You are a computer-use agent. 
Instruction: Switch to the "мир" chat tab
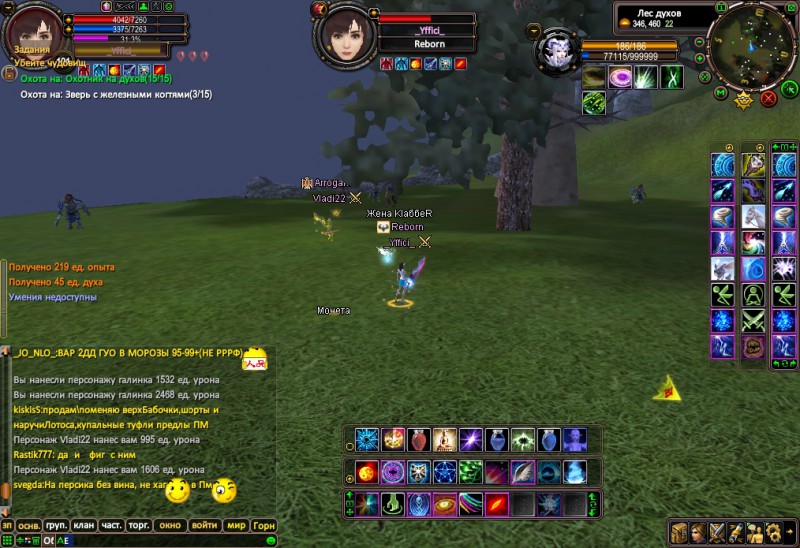[x=237, y=525]
